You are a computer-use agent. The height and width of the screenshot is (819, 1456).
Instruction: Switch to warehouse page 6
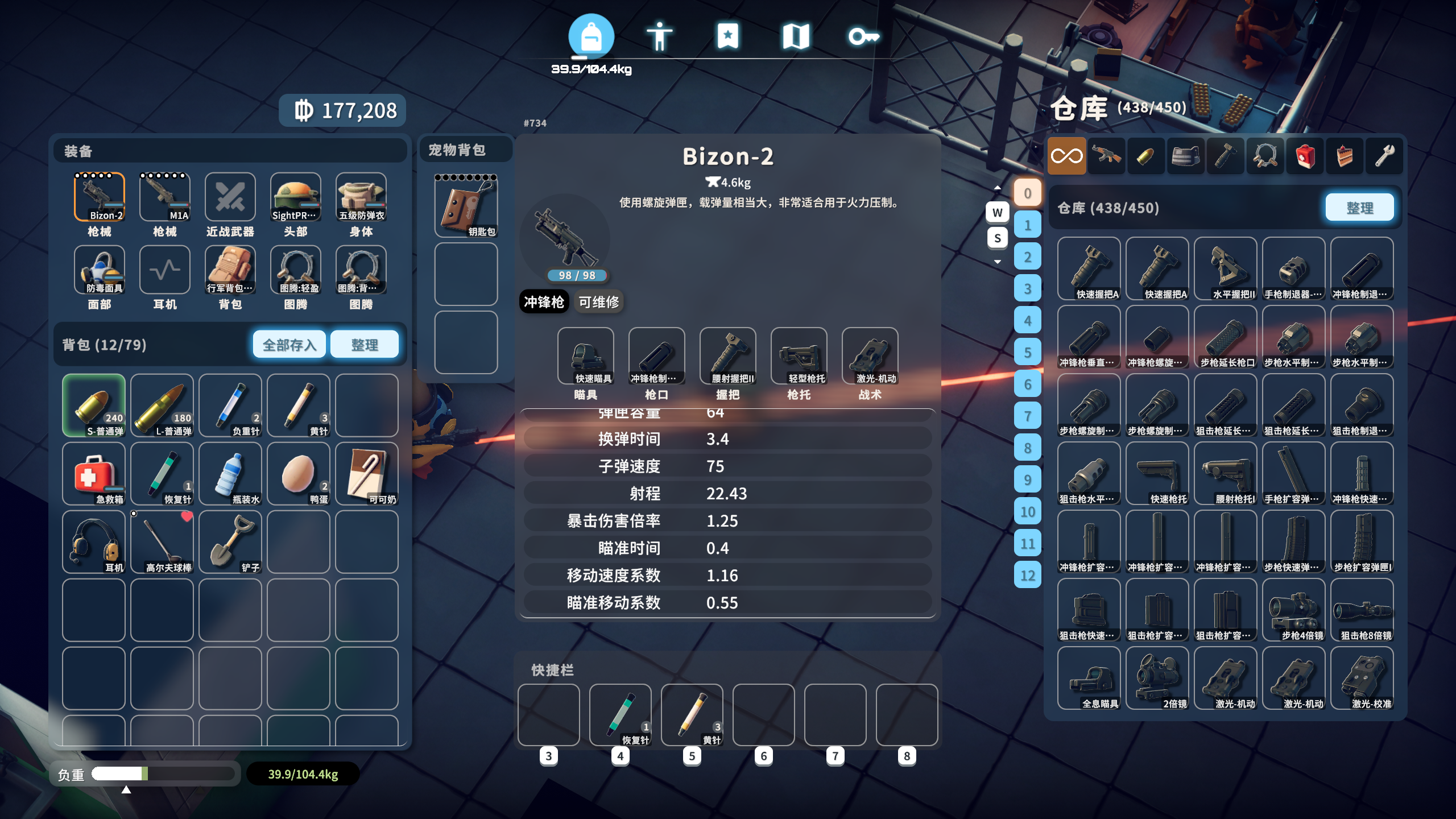[1028, 386]
